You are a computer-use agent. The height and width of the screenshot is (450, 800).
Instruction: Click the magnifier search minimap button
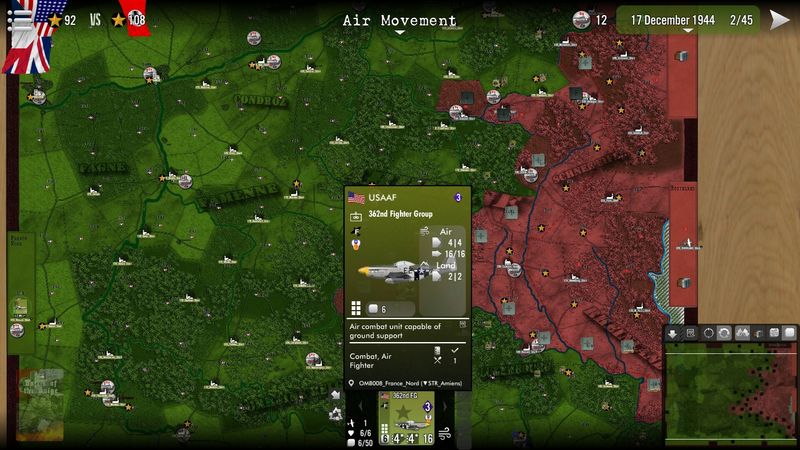[691, 333]
